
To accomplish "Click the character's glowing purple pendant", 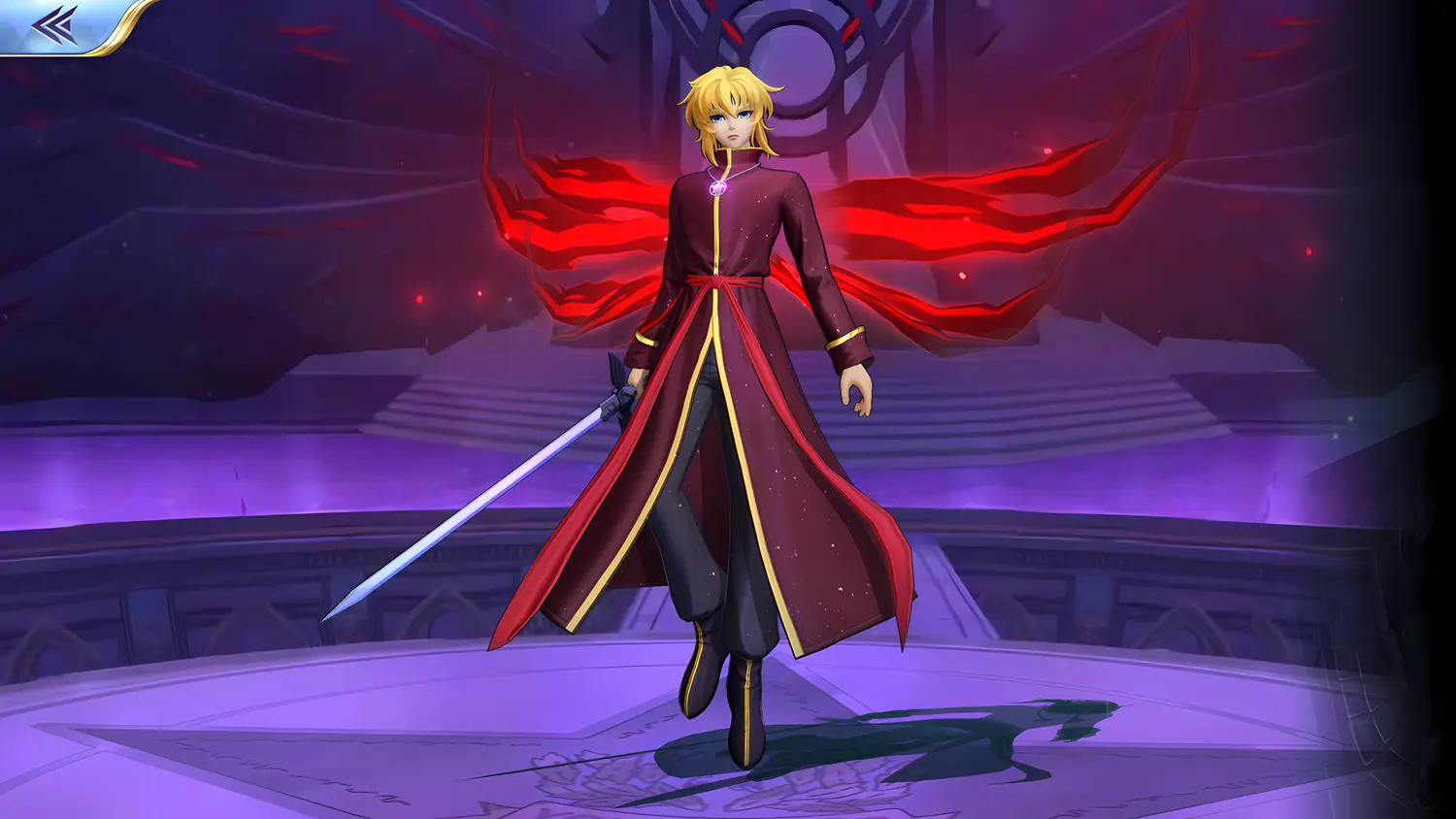I will pyautogui.click(x=719, y=185).
